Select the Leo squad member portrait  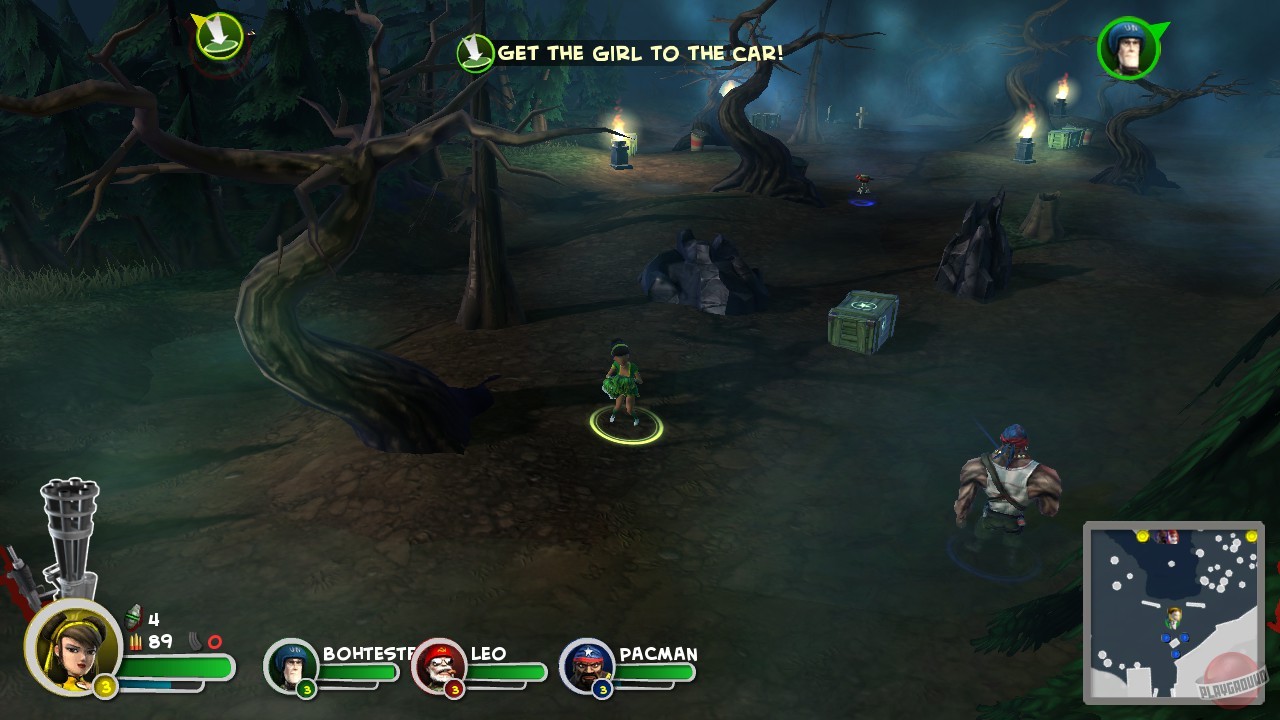coord(439,664)
